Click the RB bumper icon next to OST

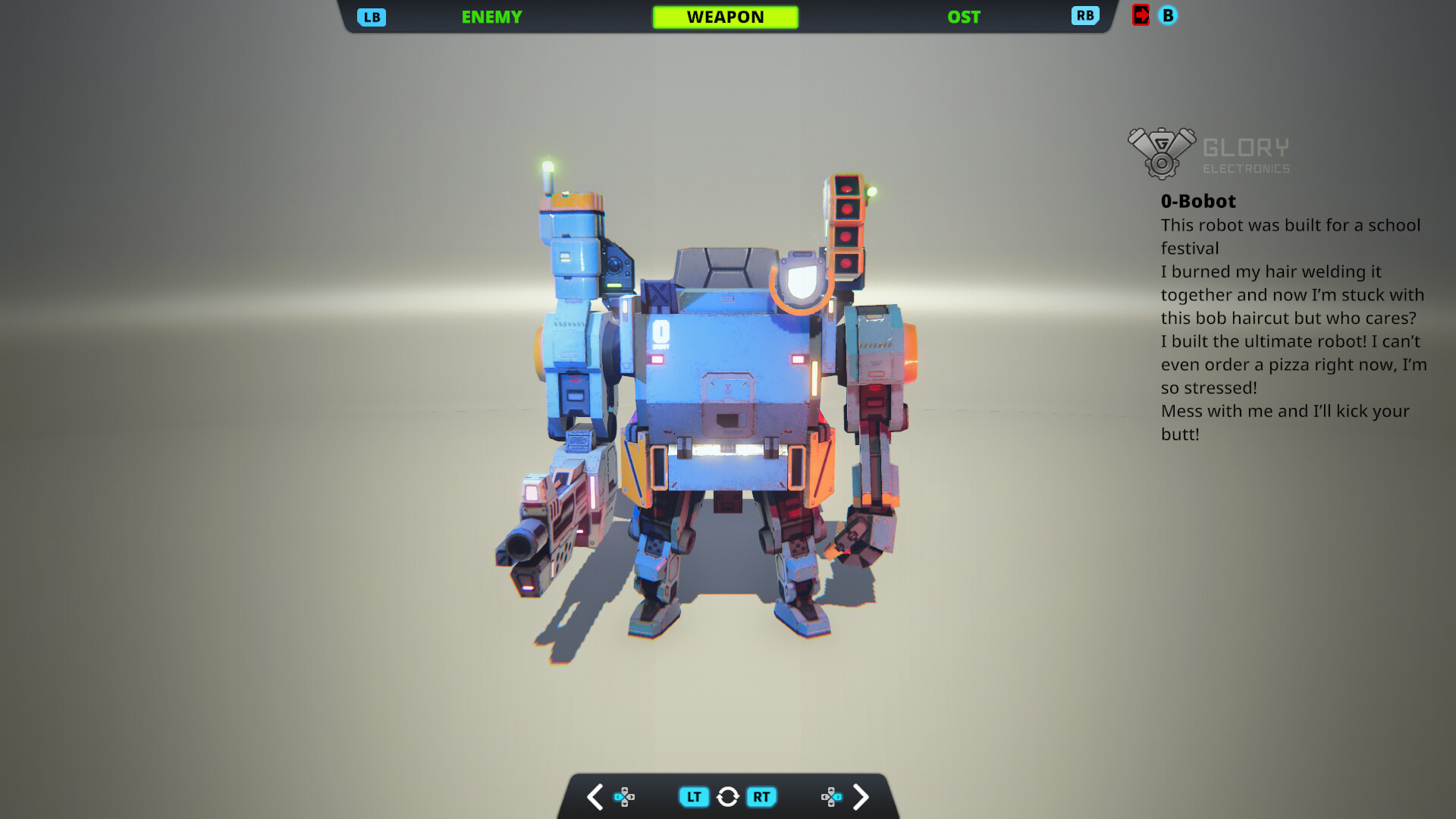1084,15
